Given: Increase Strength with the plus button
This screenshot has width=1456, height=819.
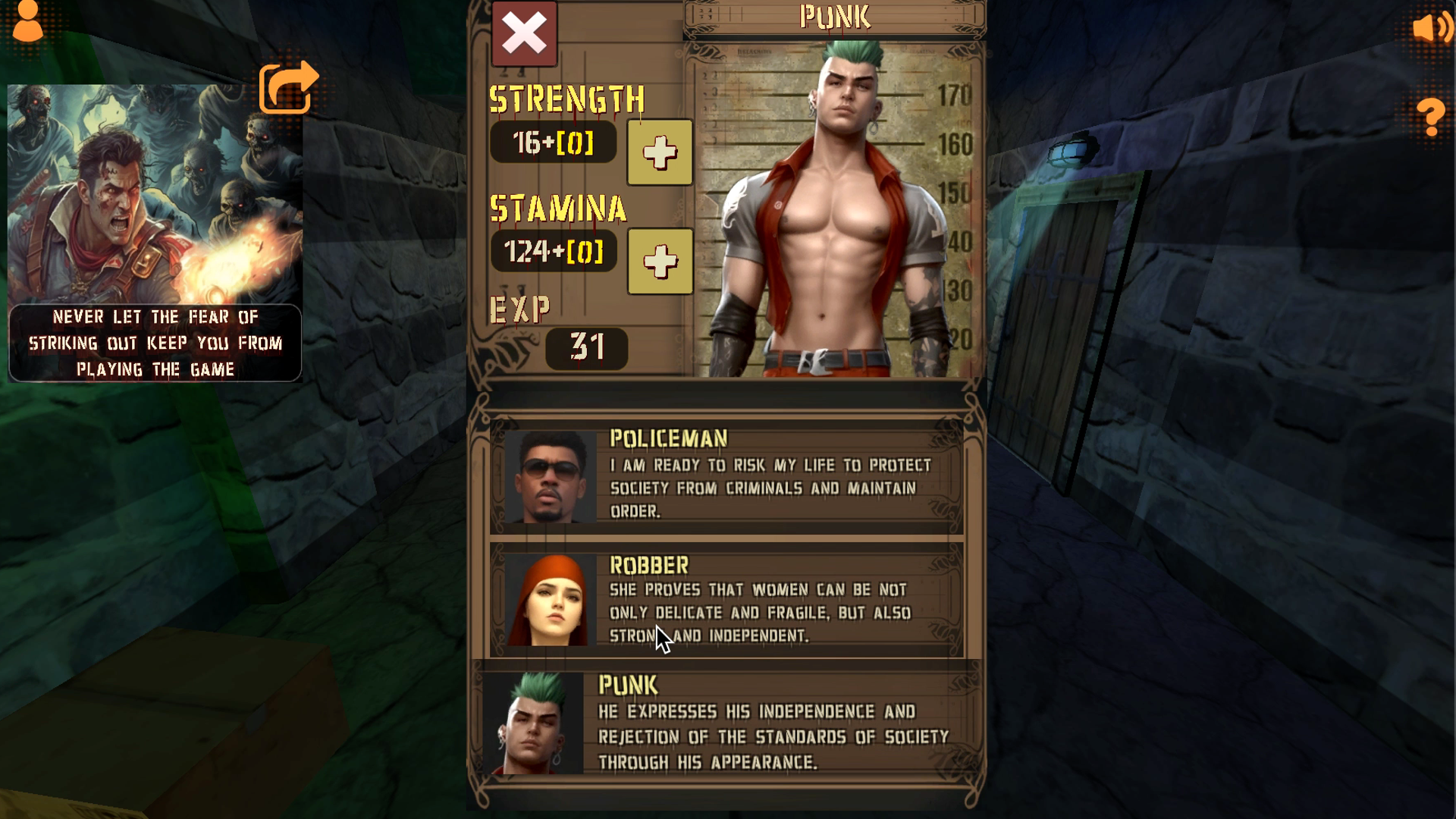Looking at the screenshot, I should coord(659,152).
